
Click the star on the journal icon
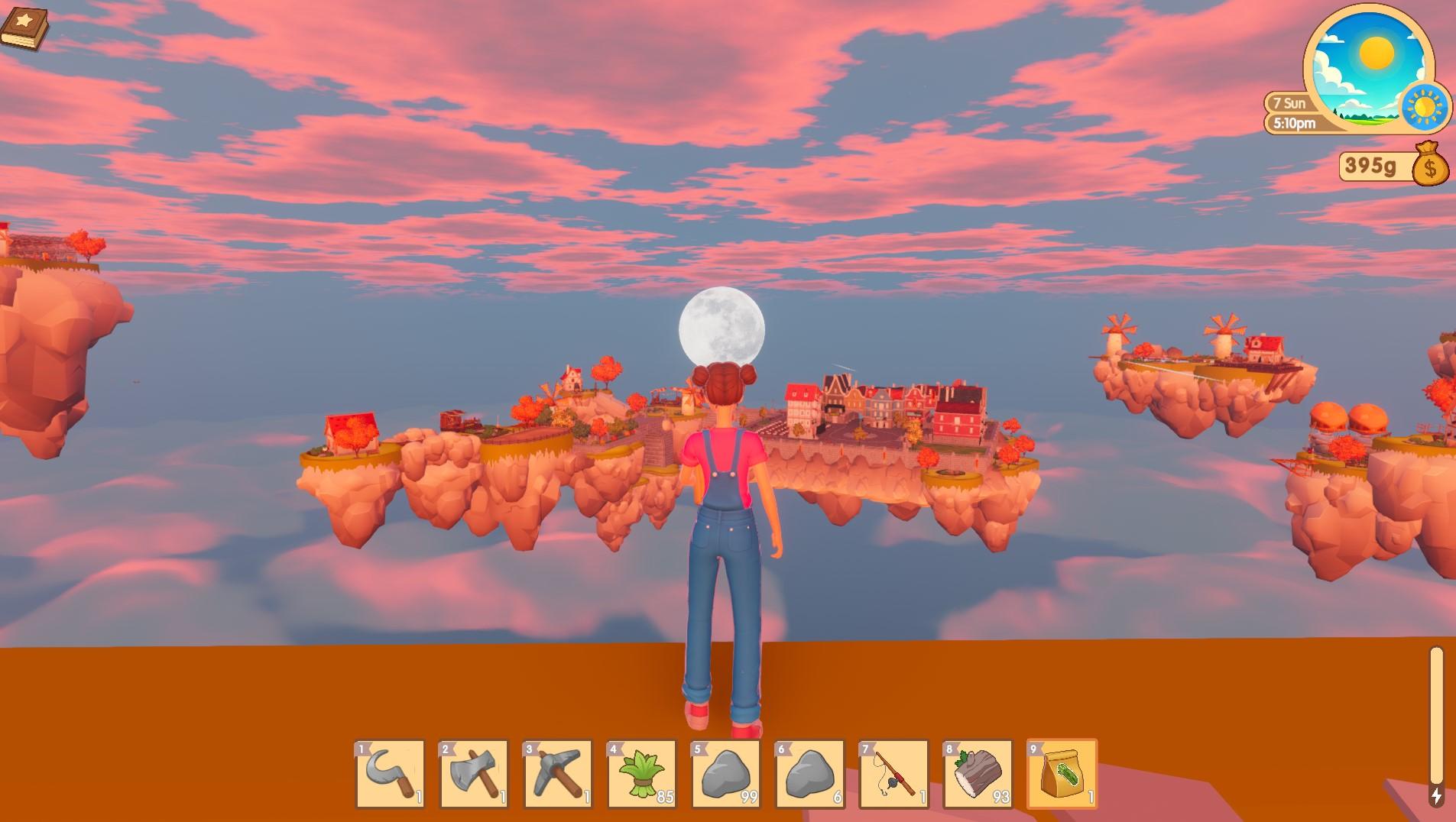coord(24,18)
